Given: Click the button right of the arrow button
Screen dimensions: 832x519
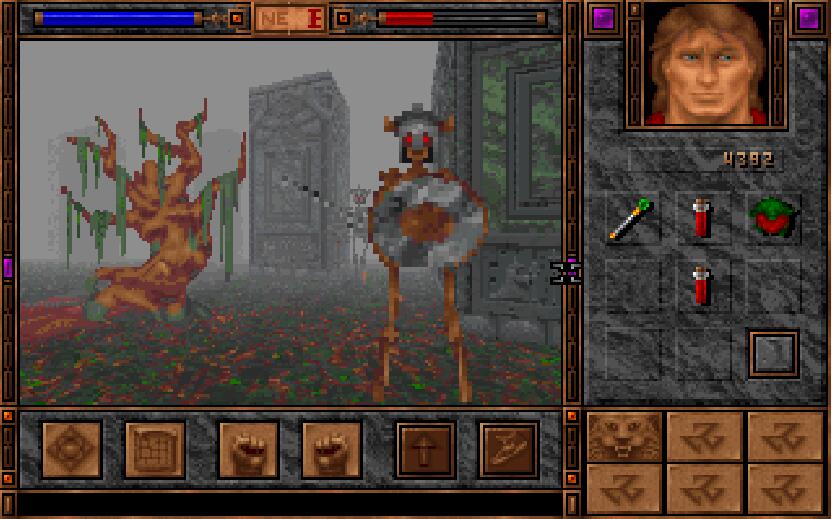Looking at the screenshot, I should tap(508, 449).
